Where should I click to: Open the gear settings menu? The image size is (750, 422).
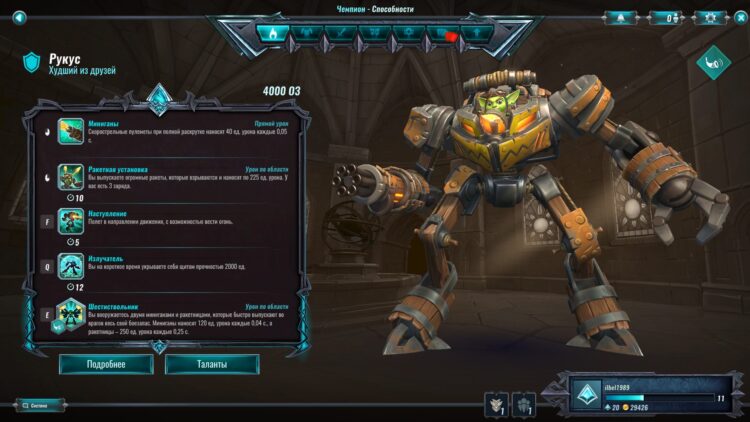pyautogui.click(x=710, y=17)
